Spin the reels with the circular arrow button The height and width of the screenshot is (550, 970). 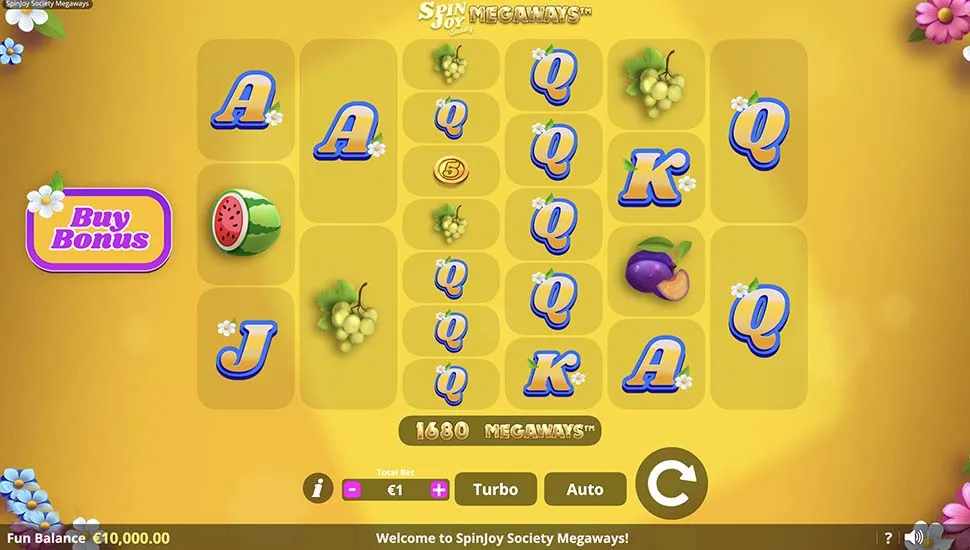click(x=671, y=484)
